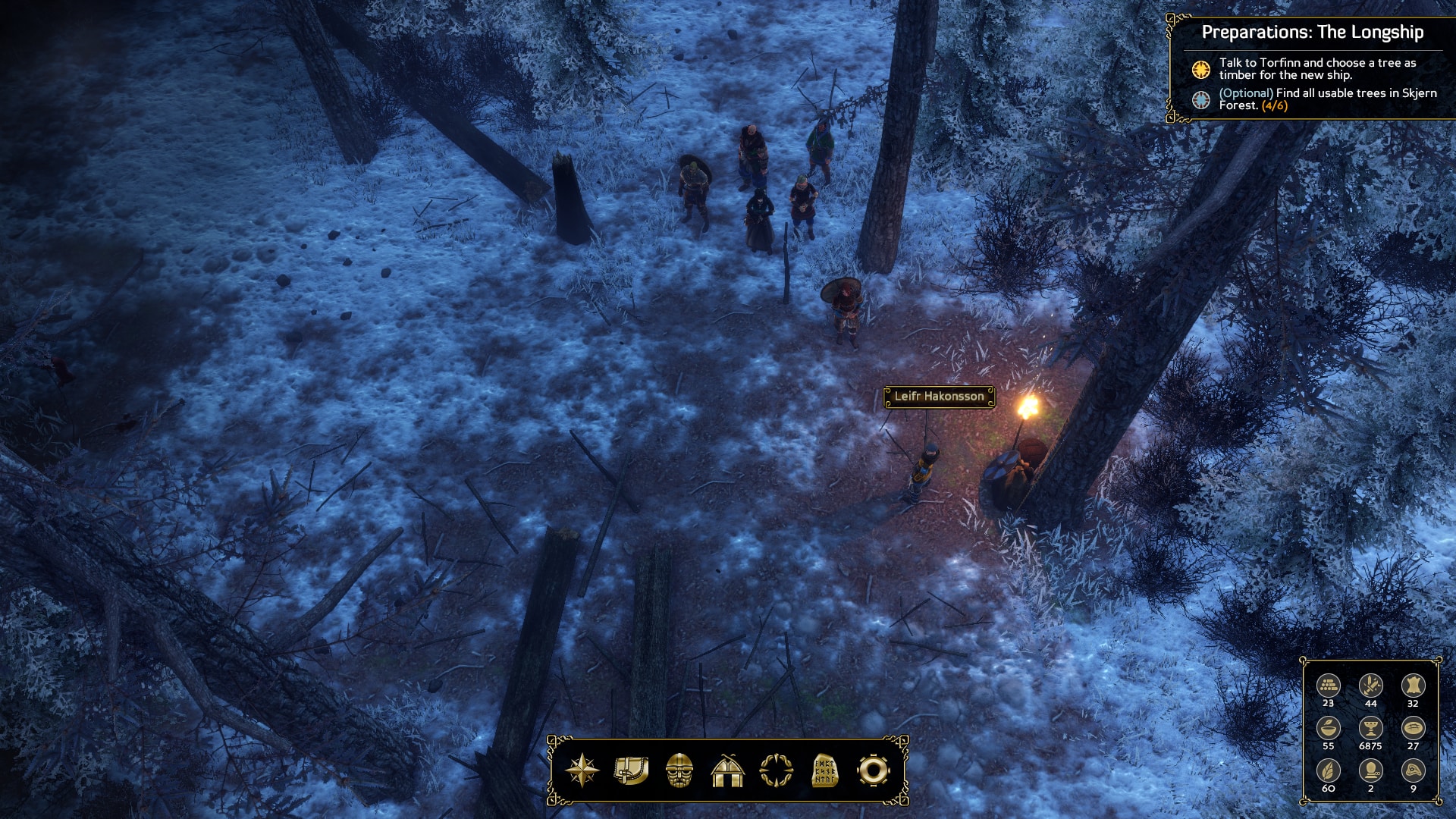
Task: Select the Preparations: The Longship quest title
Action: tap(1312, 32)
